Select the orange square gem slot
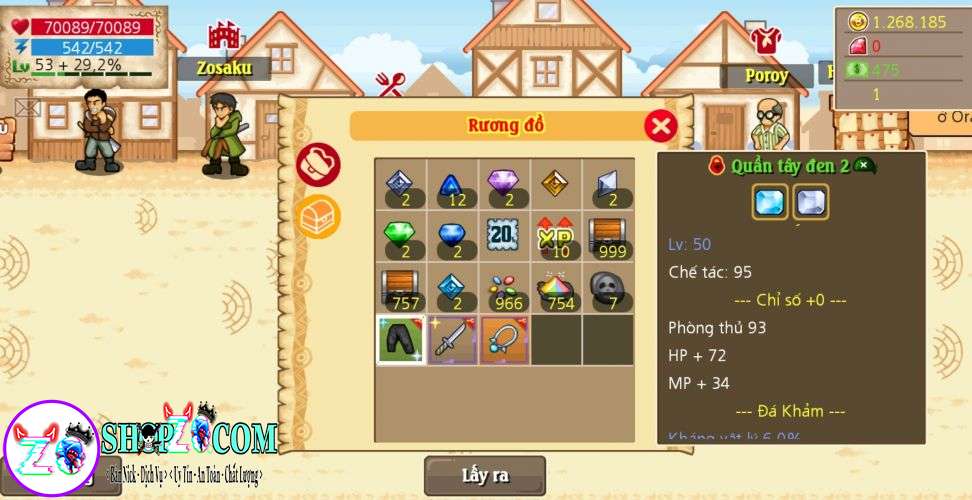Image resolution: width=972 pixels, height=500 pixels. pos(556,184)
